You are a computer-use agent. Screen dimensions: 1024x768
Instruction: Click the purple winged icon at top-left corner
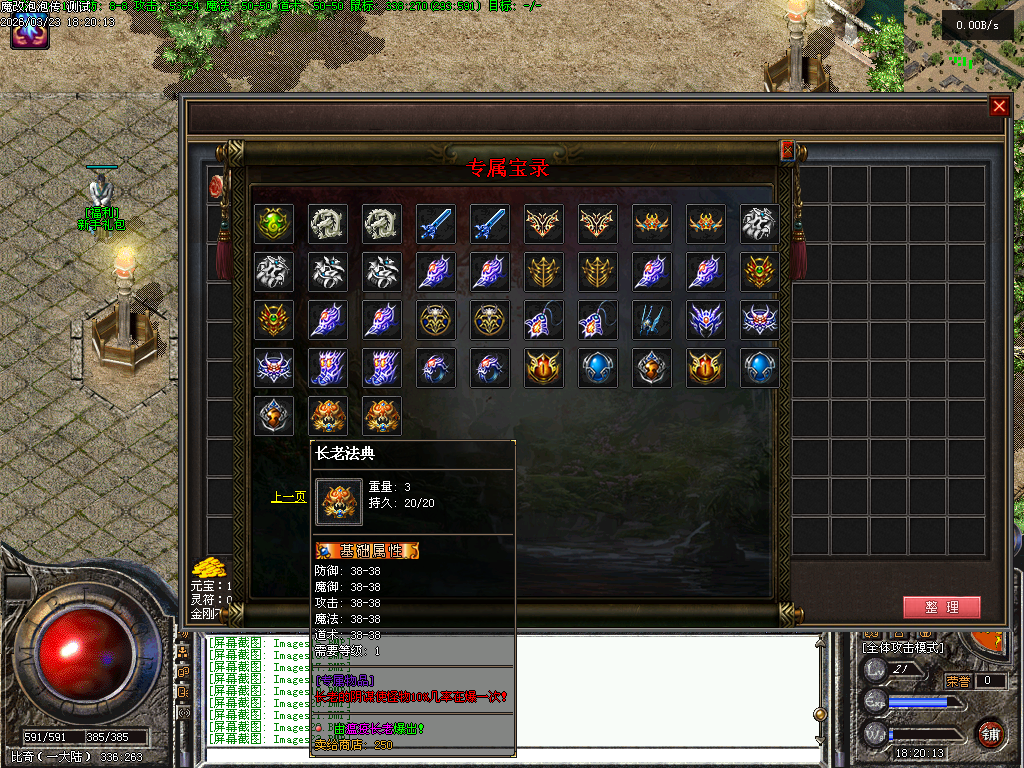[30, 35]
